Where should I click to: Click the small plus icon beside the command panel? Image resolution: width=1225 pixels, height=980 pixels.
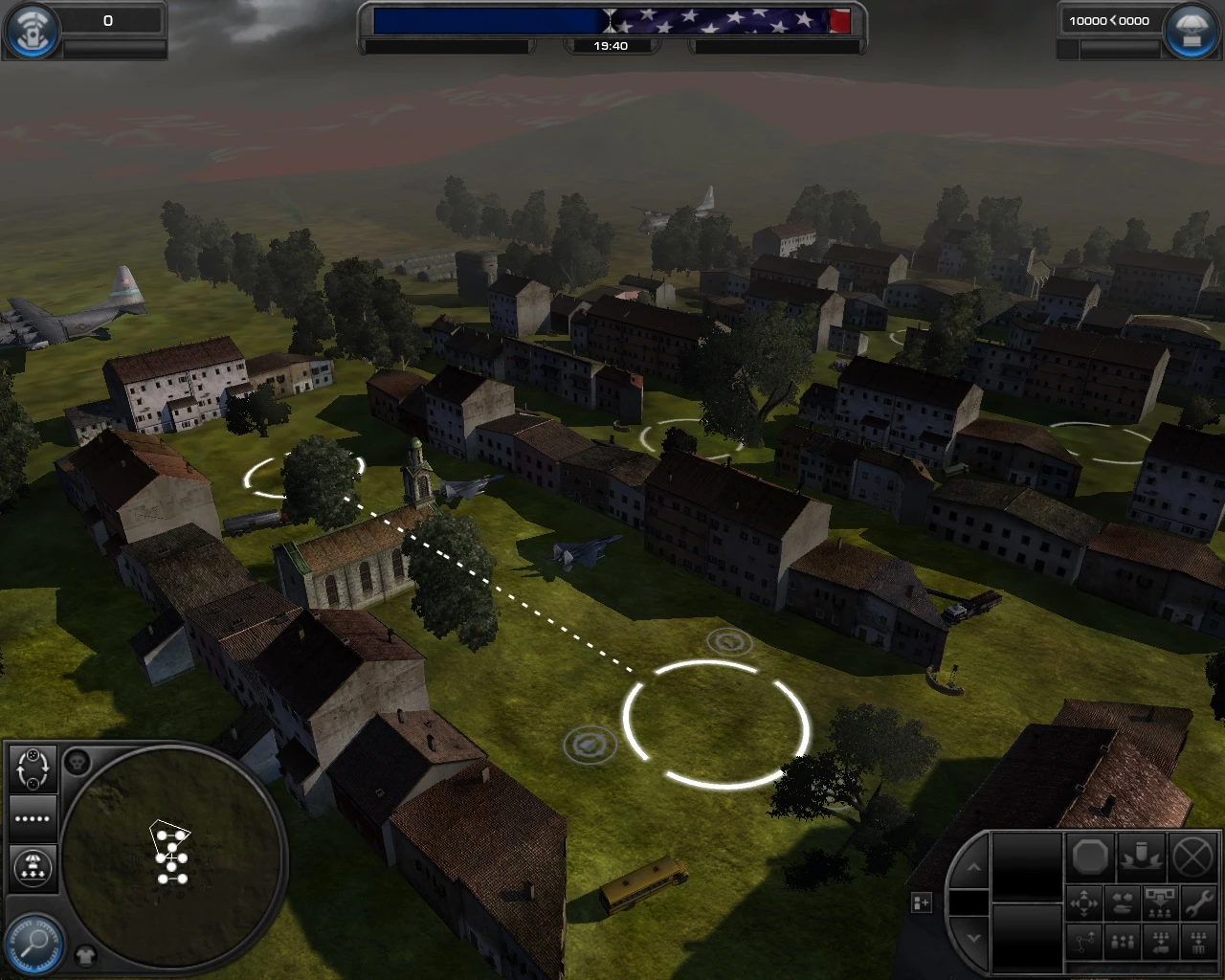tap(921, 902)
